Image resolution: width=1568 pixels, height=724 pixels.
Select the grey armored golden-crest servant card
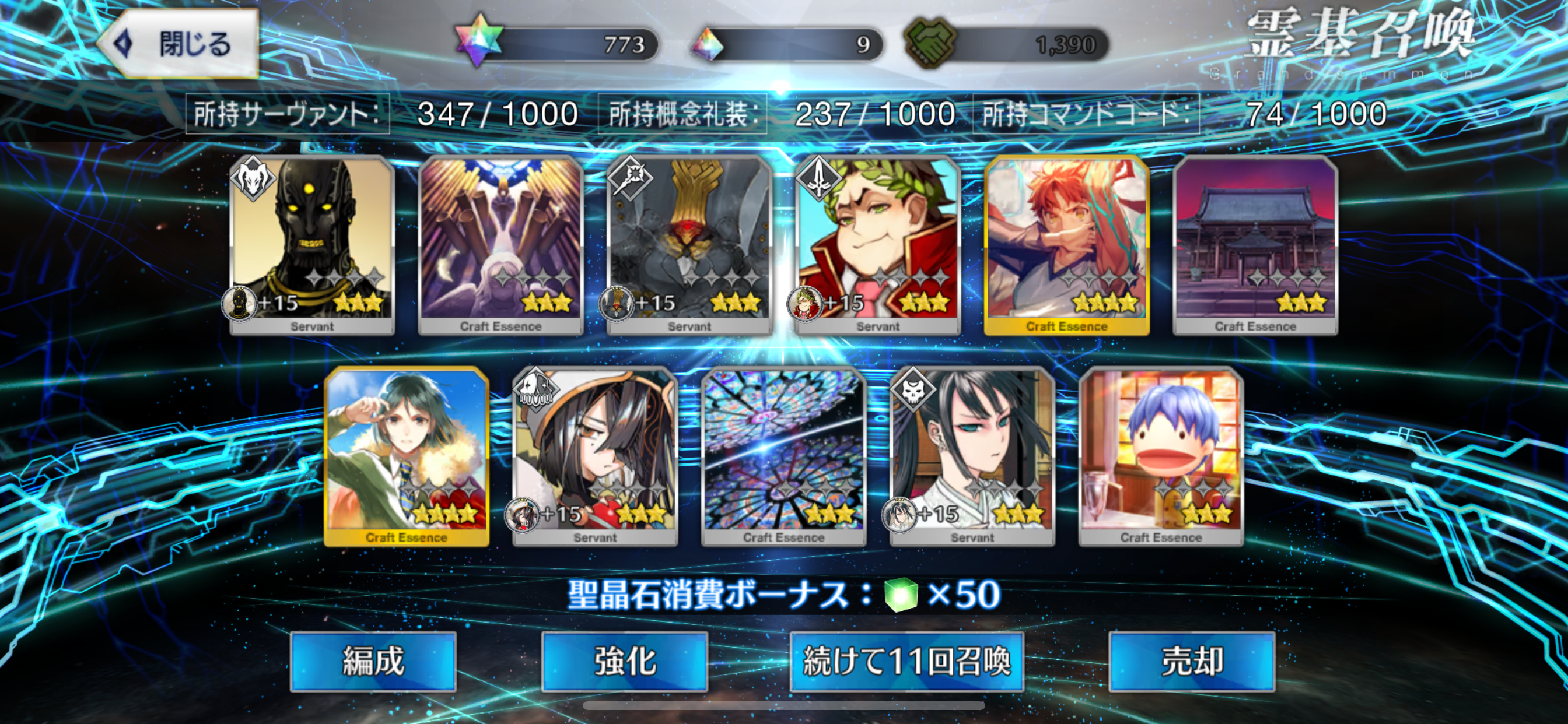tap(689, 243)
